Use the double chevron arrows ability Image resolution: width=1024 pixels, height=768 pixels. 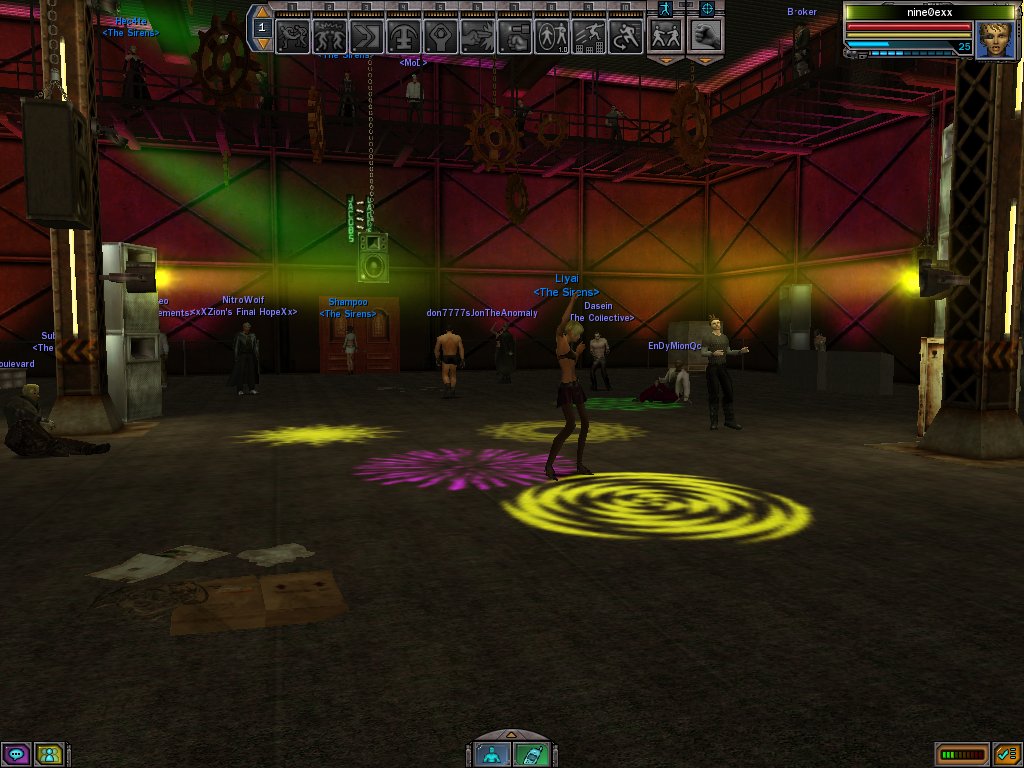(366, 37)
